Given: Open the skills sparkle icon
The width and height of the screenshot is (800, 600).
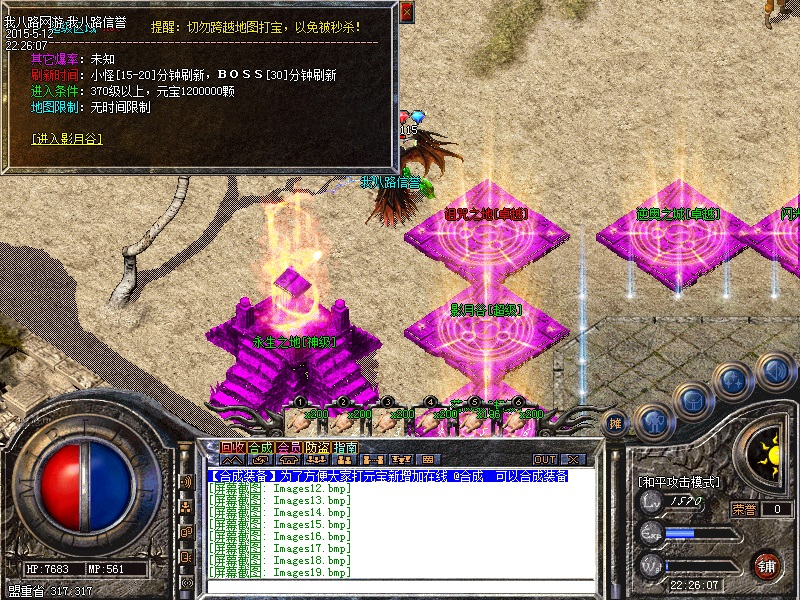Looking at the screenshot, I should (733, 380).
